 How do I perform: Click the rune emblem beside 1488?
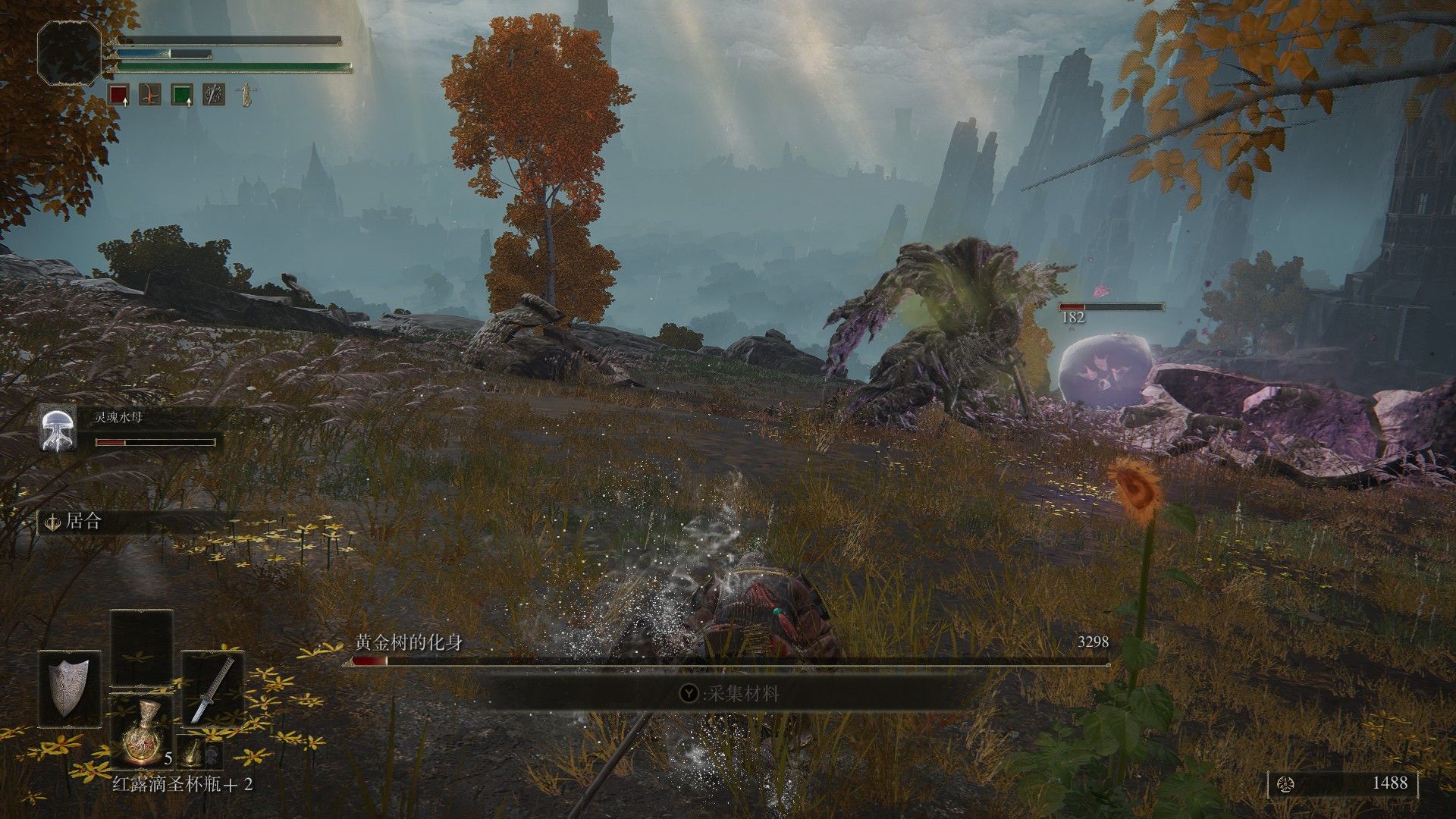point(1285,783)
